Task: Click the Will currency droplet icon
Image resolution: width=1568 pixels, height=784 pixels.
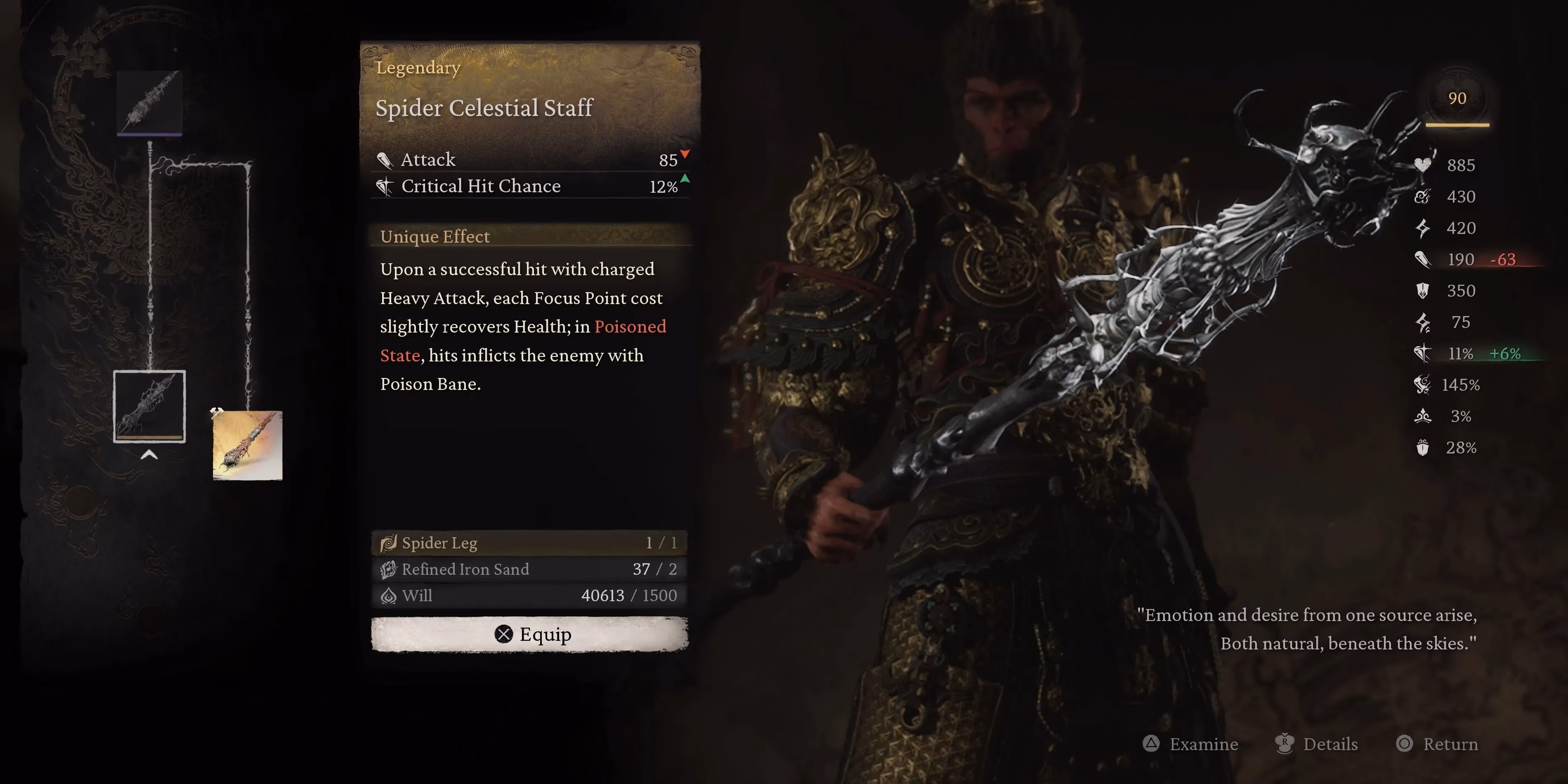Action: (388, 596)
